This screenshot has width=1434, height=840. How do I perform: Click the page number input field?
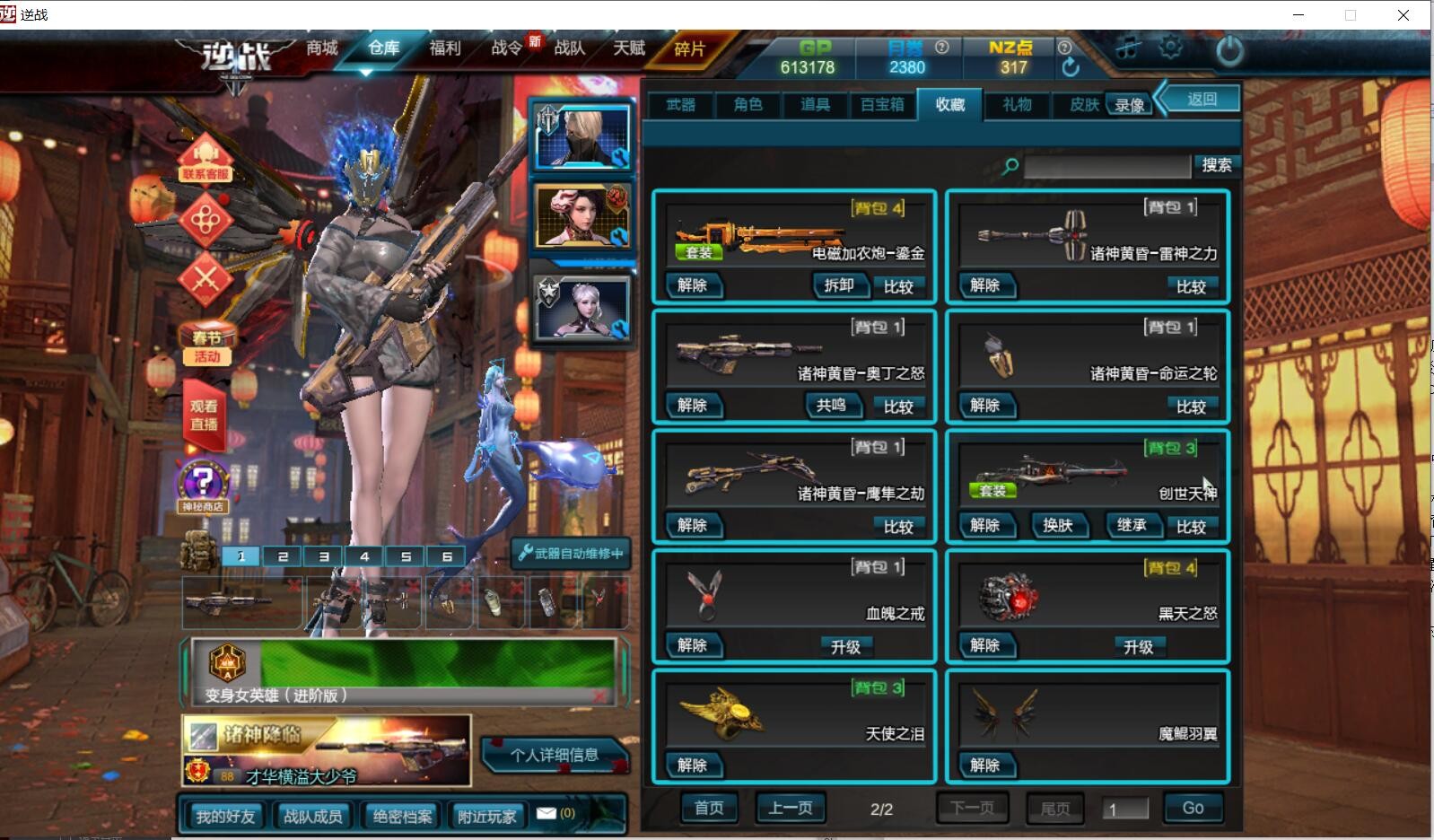click(x=1126, y=807)
